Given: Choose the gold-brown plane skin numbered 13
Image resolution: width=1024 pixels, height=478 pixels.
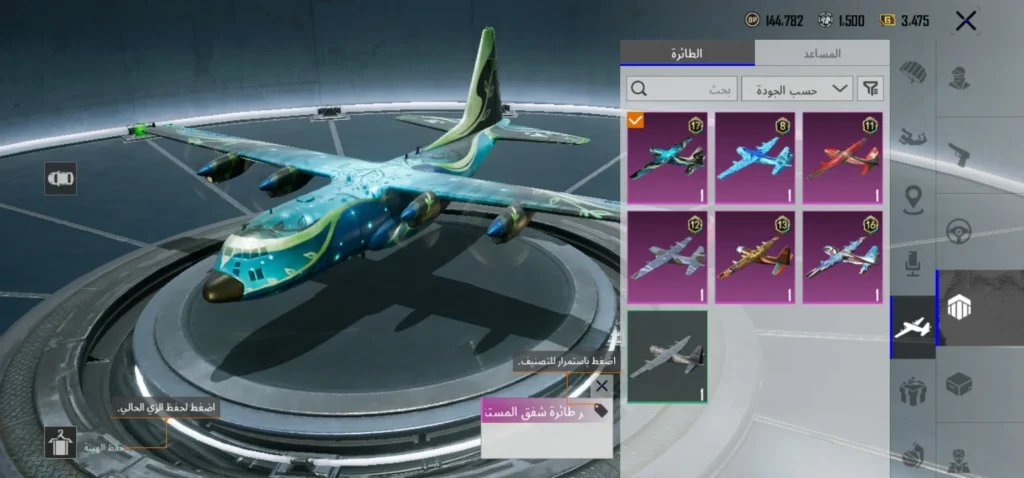Looking at the screenshot, I should pos(755,257).
